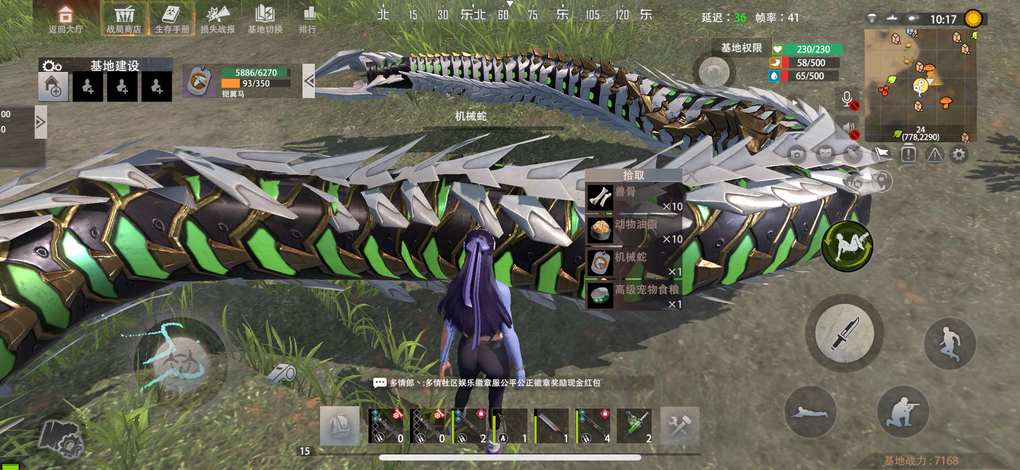The height and width of the screenshot is (470, 1020).
Task: Open the gear settings icon below the minimap
Action: click(959, 154)
